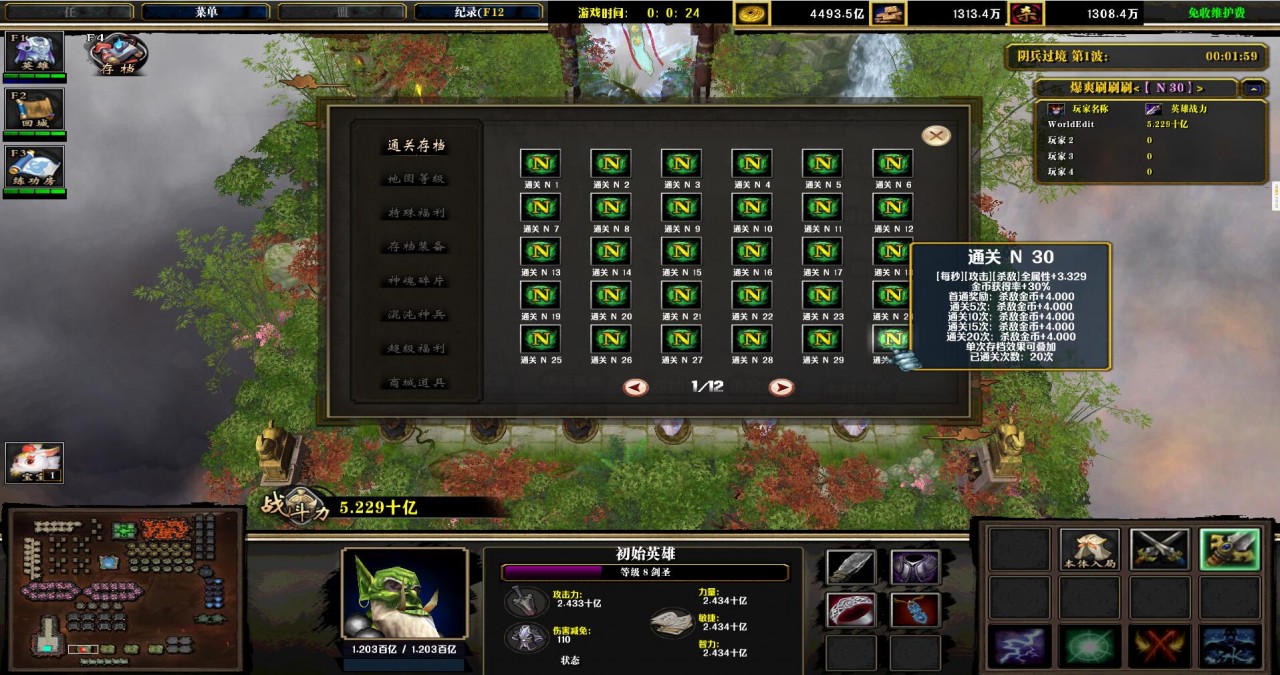This screenshot has height=675, width=1280.
Task: Close the 通关存档 panel
Action: 936,136
